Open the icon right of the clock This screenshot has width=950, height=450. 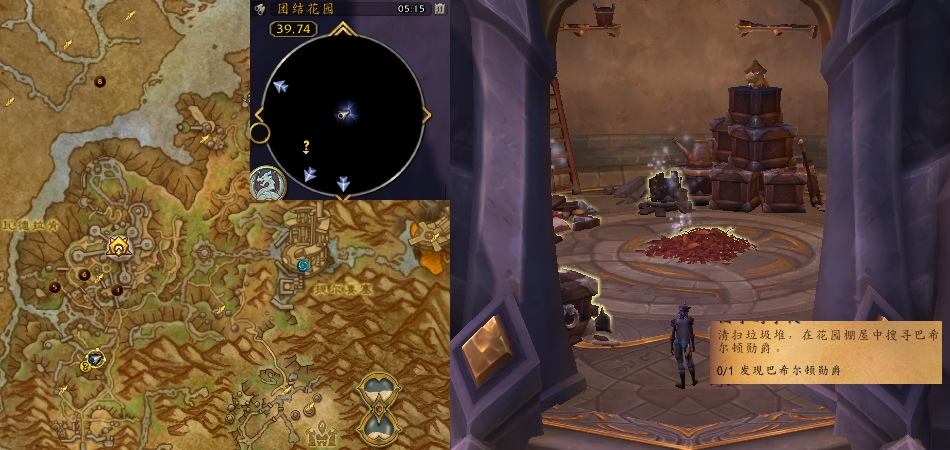tap(439, 8)
